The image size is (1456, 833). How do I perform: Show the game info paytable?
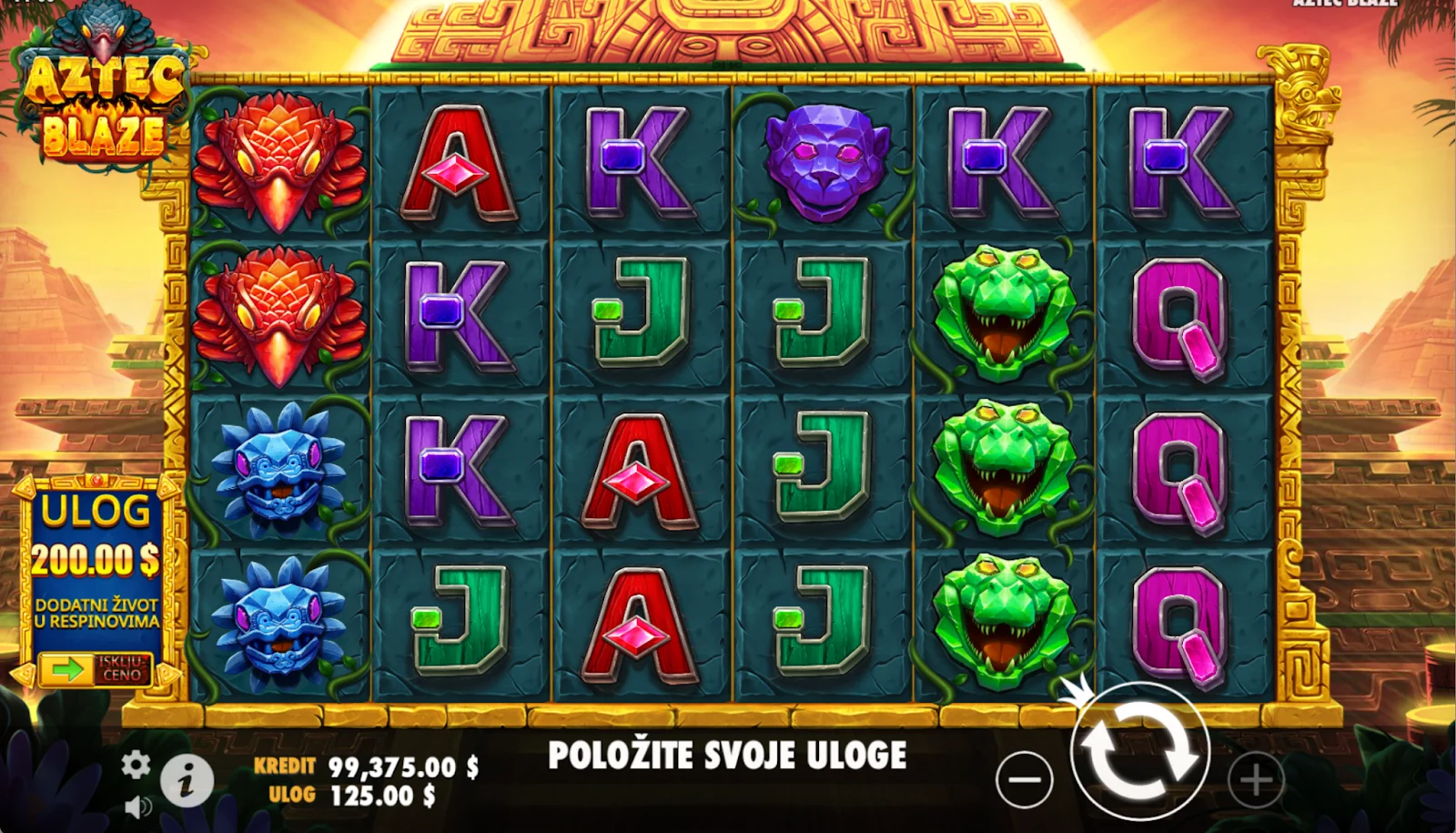coord(187,781)
